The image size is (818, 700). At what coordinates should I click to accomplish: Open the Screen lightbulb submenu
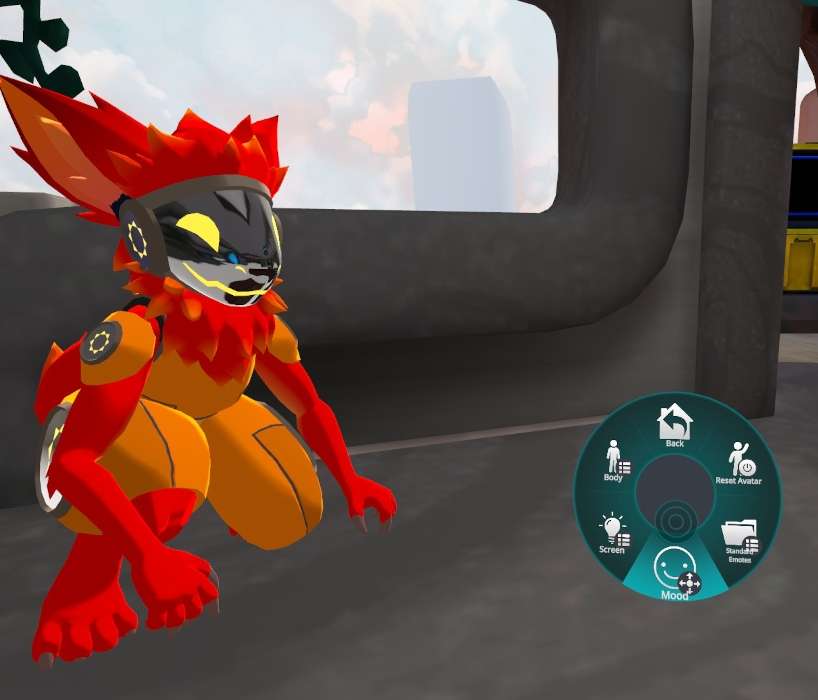[x=613, y=533]
